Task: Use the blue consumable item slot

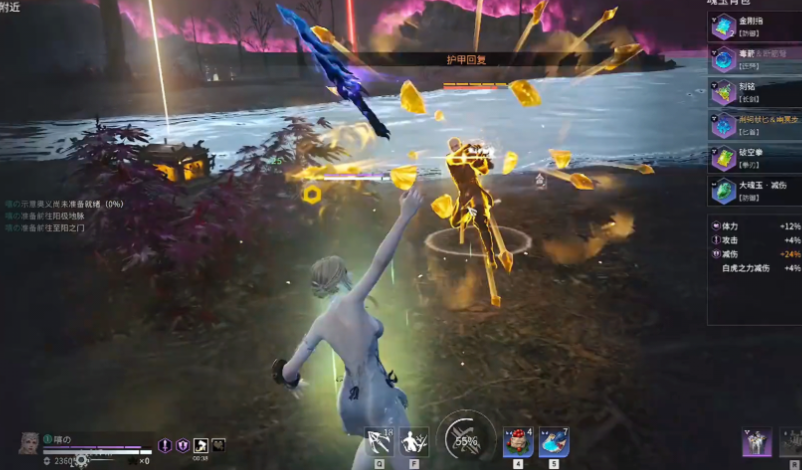Action: [553, 441]
